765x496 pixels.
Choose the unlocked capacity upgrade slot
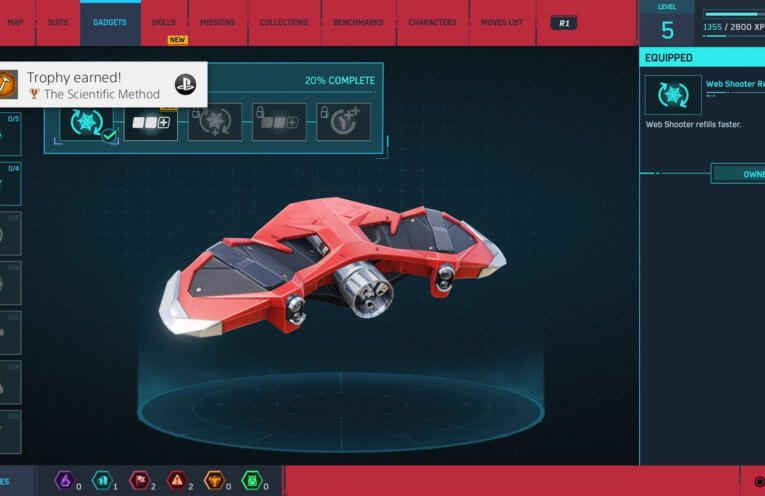tap(151, 122)
